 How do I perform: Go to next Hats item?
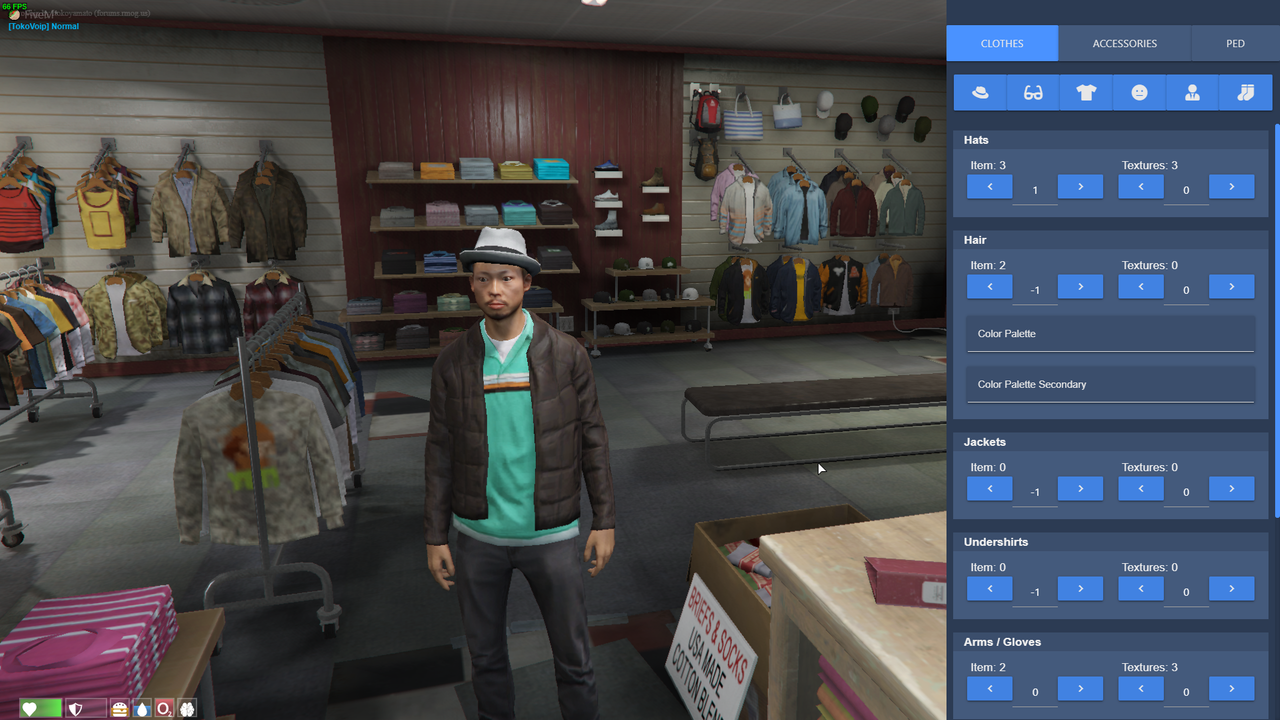(x=1080, y=187)
